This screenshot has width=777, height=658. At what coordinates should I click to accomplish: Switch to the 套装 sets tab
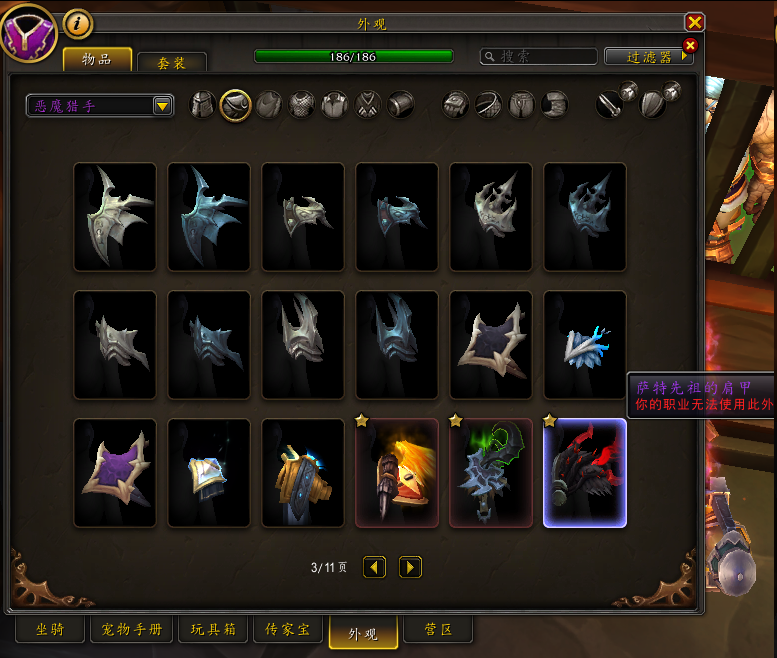click(172, 61)
